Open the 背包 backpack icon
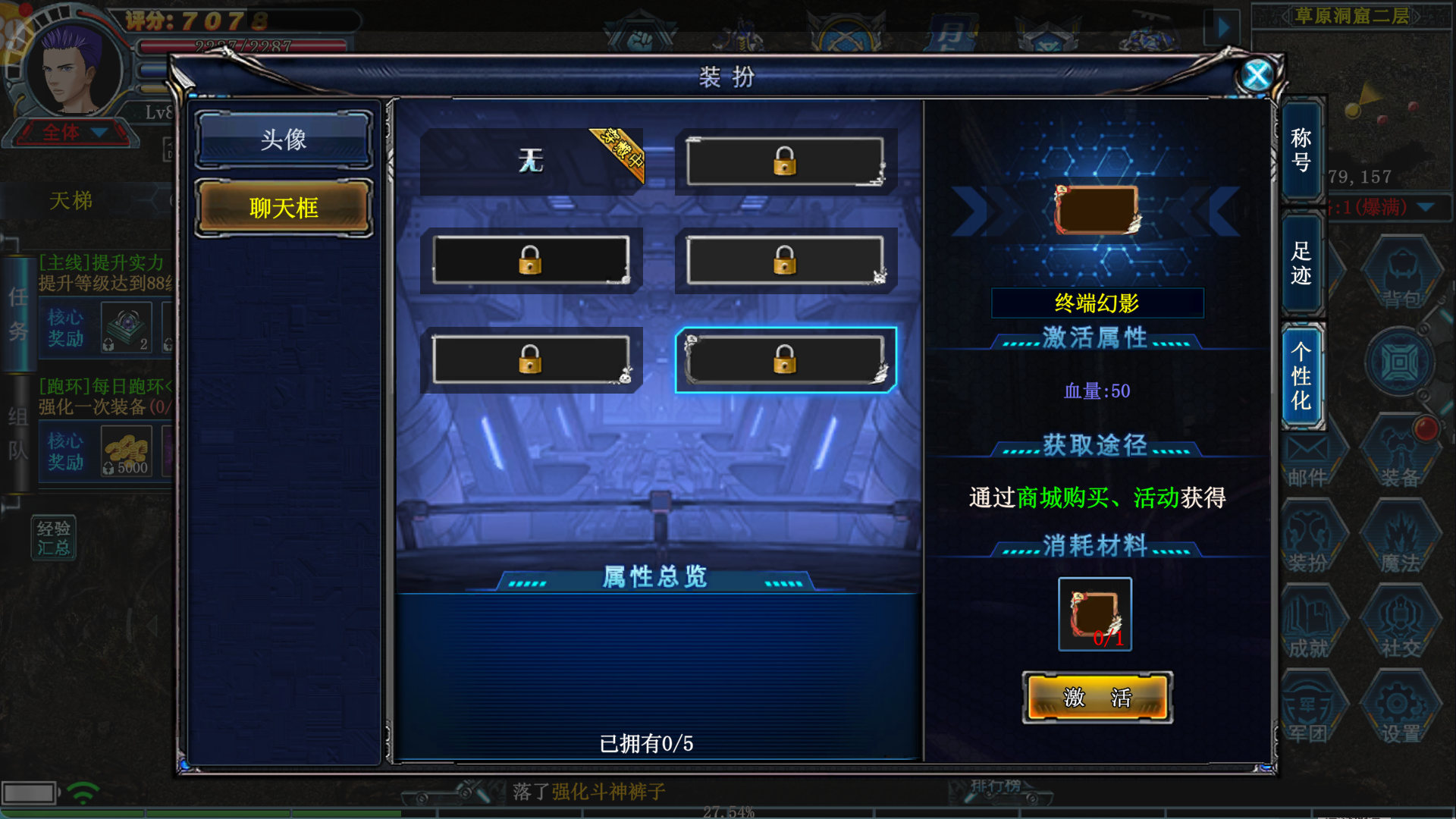Image resolution: width=1456 pixels, height=819 pixels. 1401,275
